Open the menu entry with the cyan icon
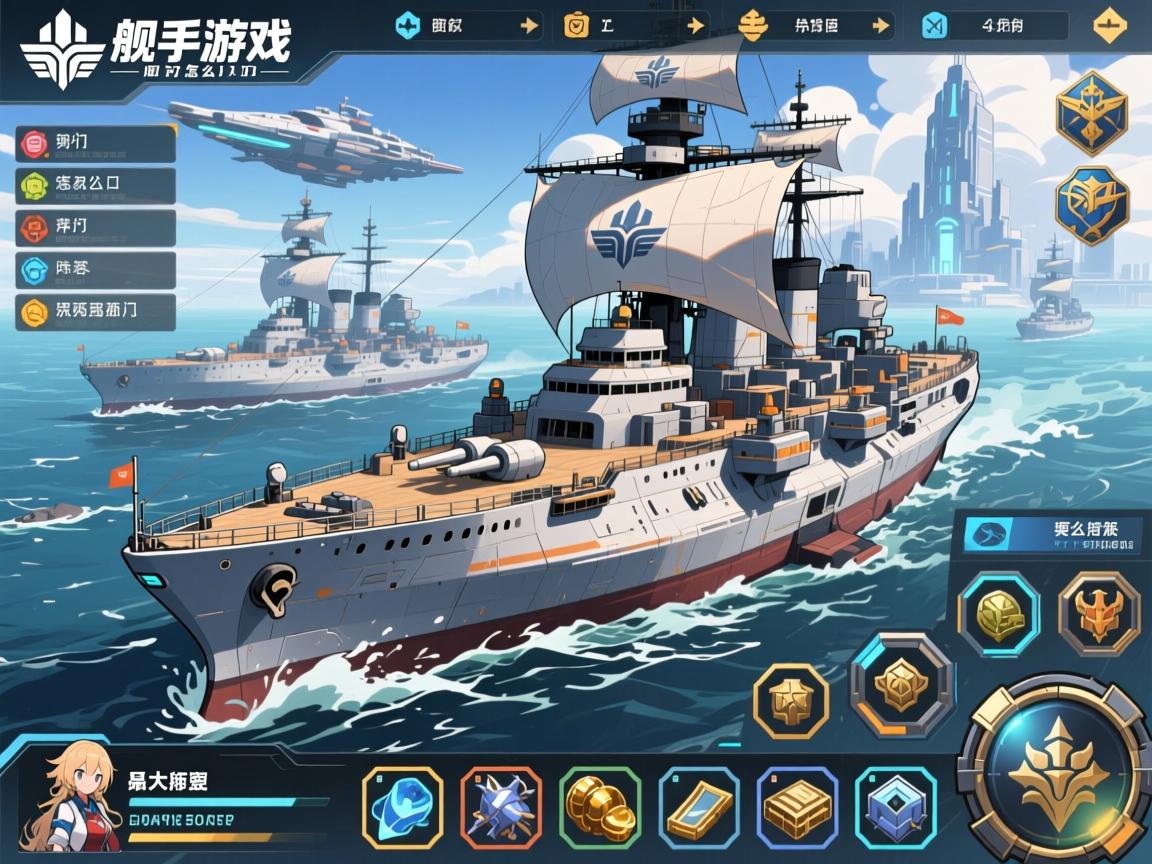1152x864 pixels. (96, 270)
